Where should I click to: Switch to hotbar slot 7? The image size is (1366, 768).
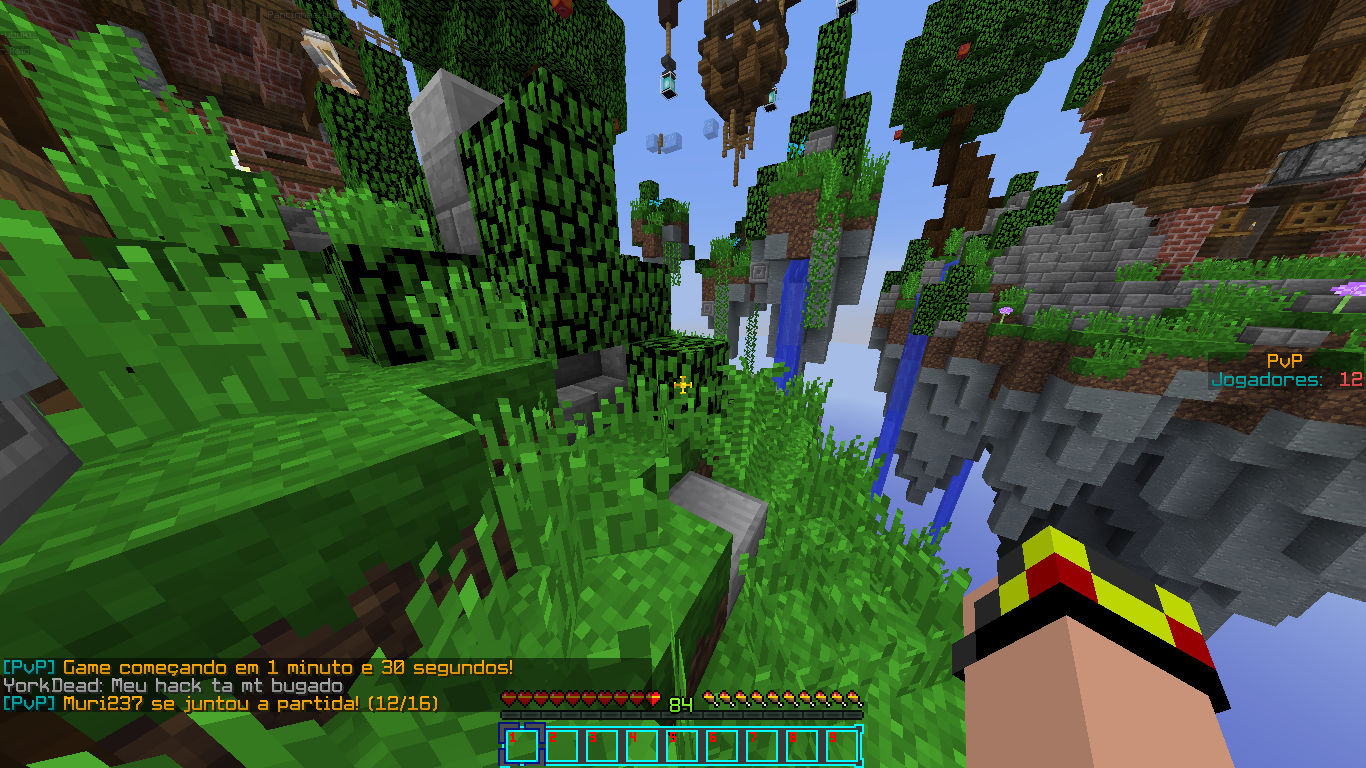[x=761, y=746]
